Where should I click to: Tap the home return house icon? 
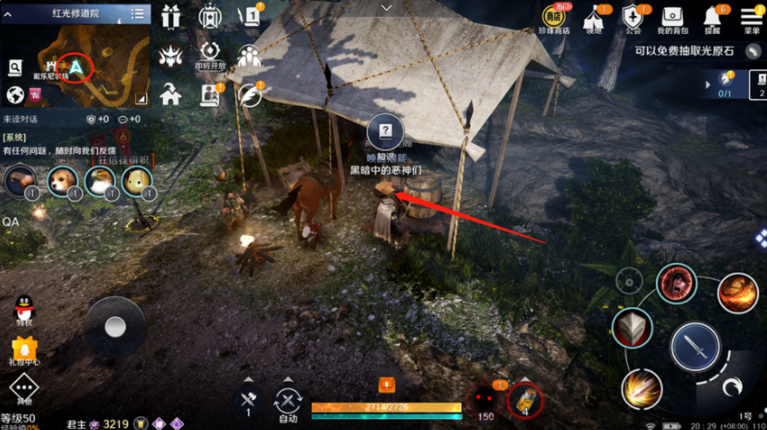point(169,93)
